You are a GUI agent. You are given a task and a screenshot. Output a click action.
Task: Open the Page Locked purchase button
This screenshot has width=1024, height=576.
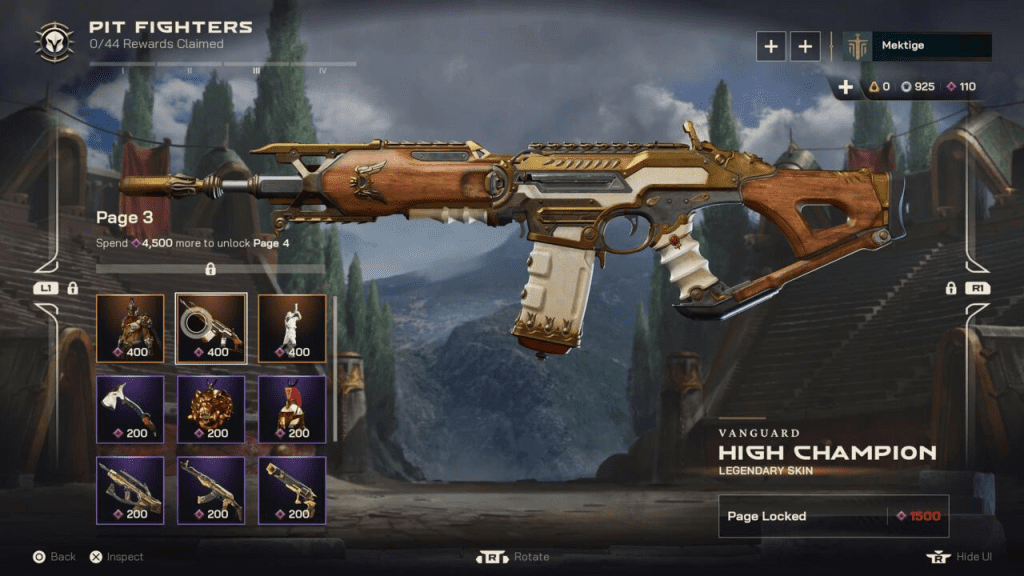coord(833,516)
